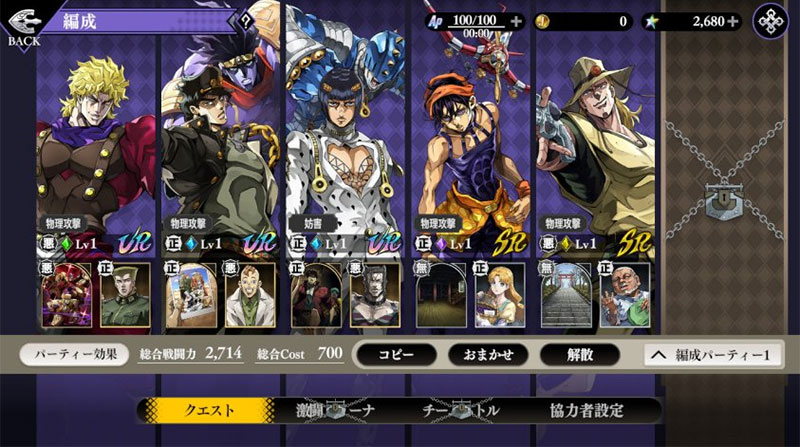
Task: Expand the 編成パーティー1 party selector
Action: click(x=712, y=354)
